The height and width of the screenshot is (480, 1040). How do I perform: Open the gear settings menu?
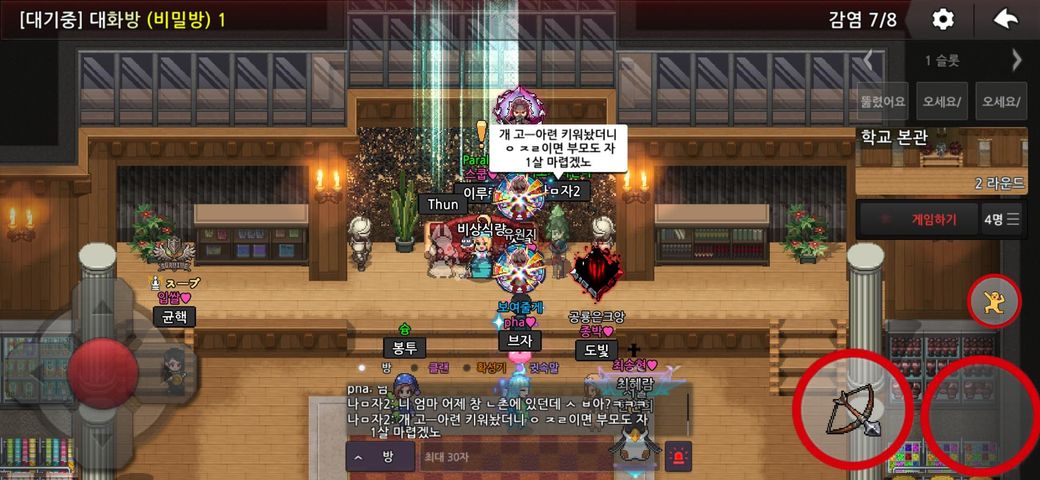coord(942,19)
